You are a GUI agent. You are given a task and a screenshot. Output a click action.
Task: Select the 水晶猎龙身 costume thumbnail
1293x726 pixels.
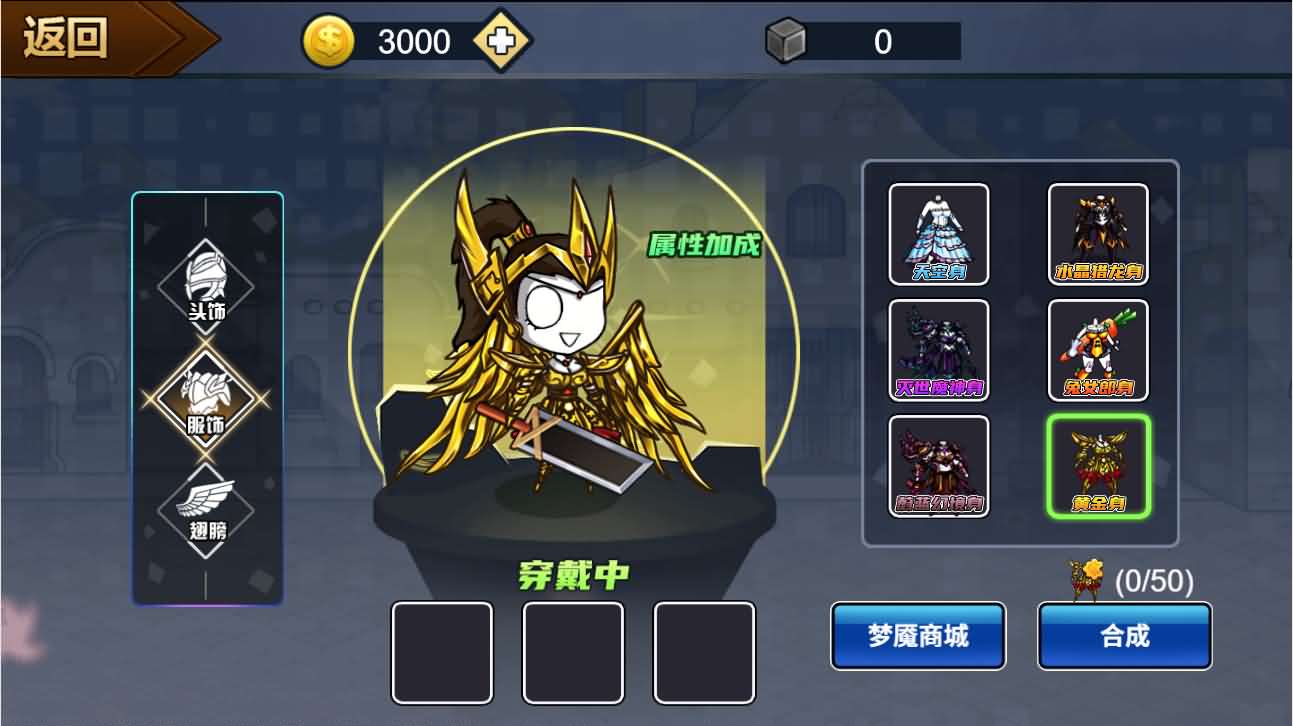pyautogui.click(x=1098, y=233)
